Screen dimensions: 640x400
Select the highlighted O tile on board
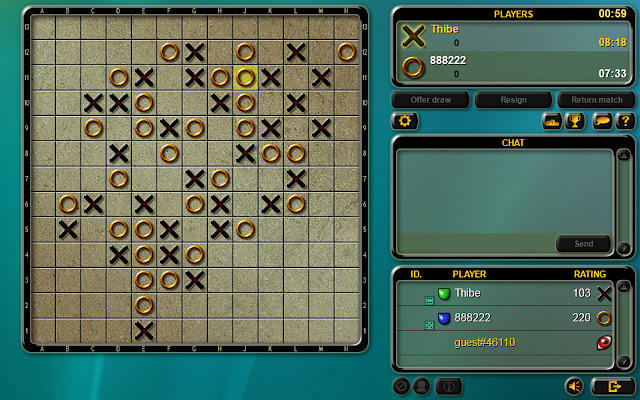(x=245, y=77)
